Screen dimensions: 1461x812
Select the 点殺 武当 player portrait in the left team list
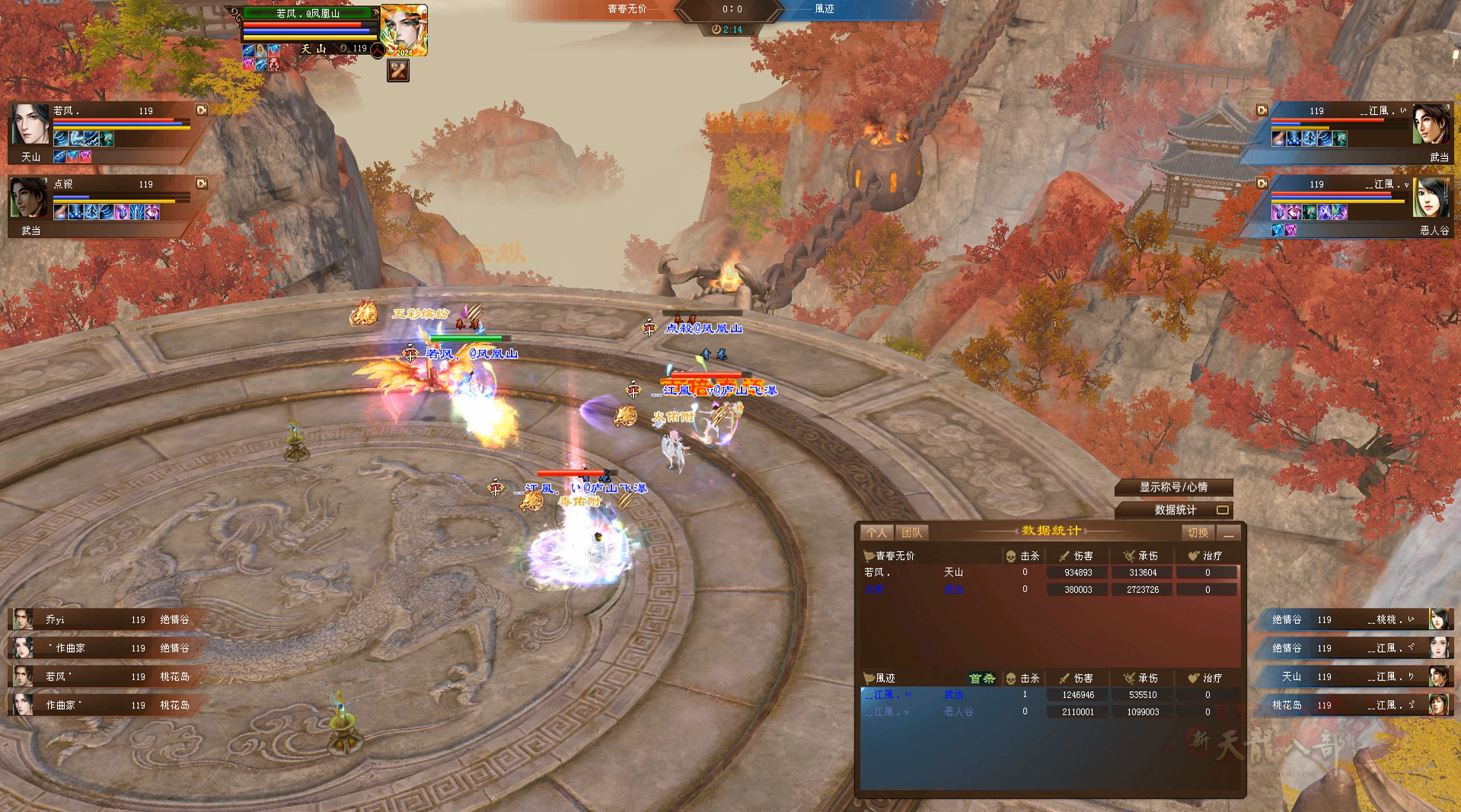click(30, 198)
